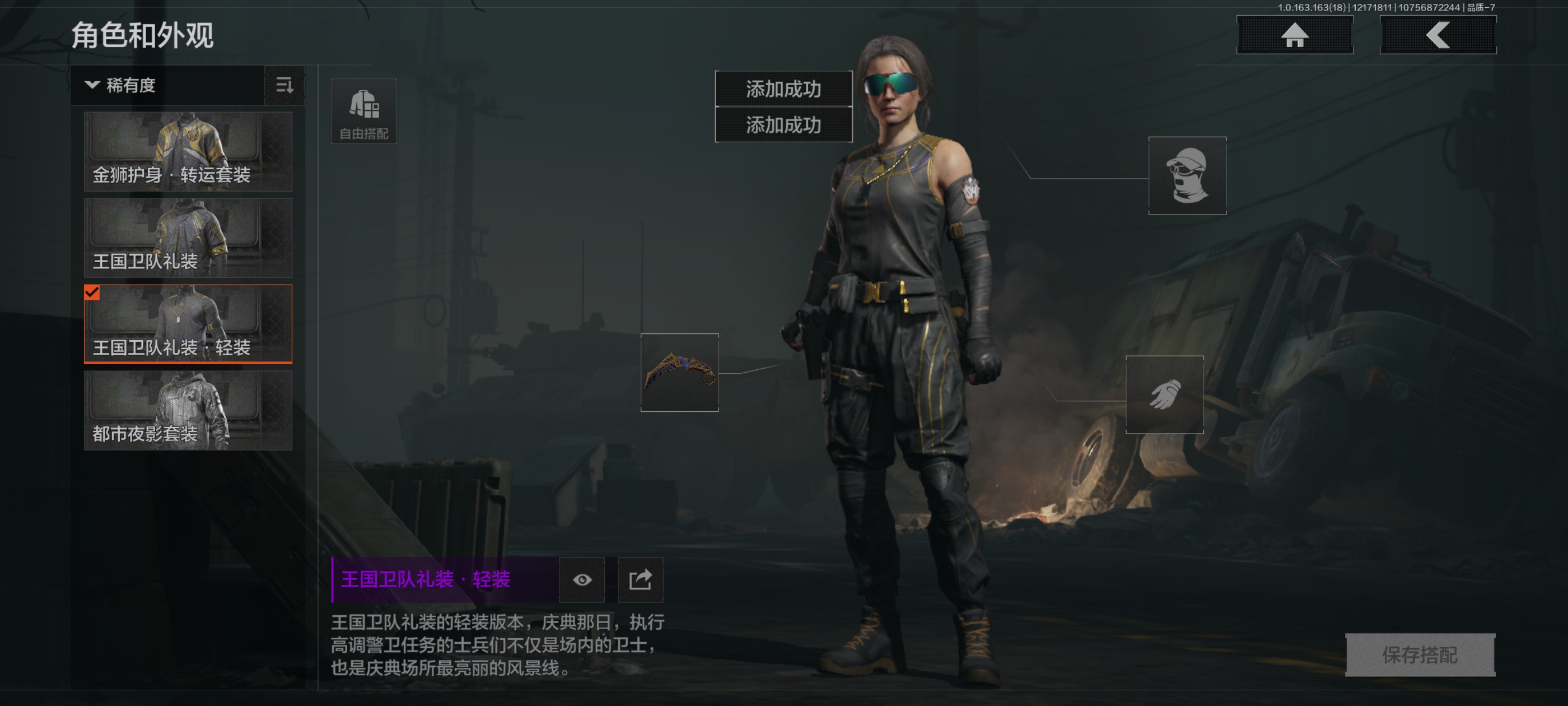Image resolution: width=1568 pixels, height=706 pixels.
Task: Open 自由搭配 free matching
Action: [x=363, y=111]
